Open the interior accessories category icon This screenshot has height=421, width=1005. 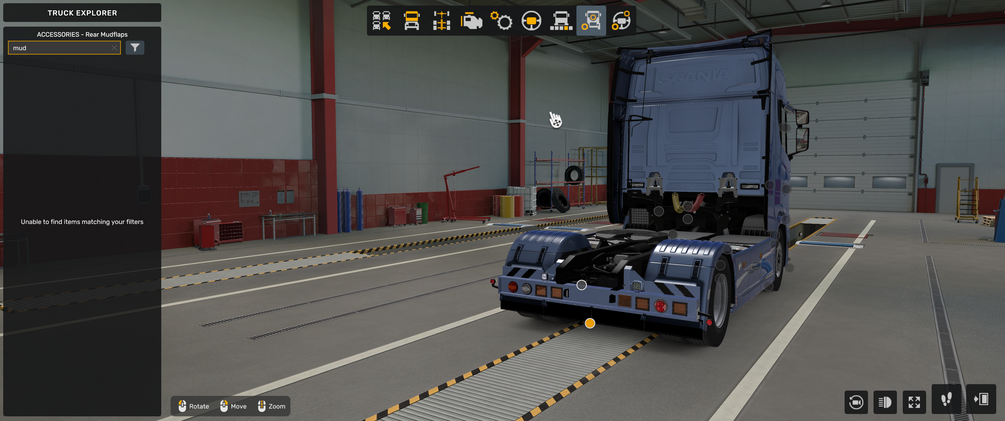pos(621,21)
